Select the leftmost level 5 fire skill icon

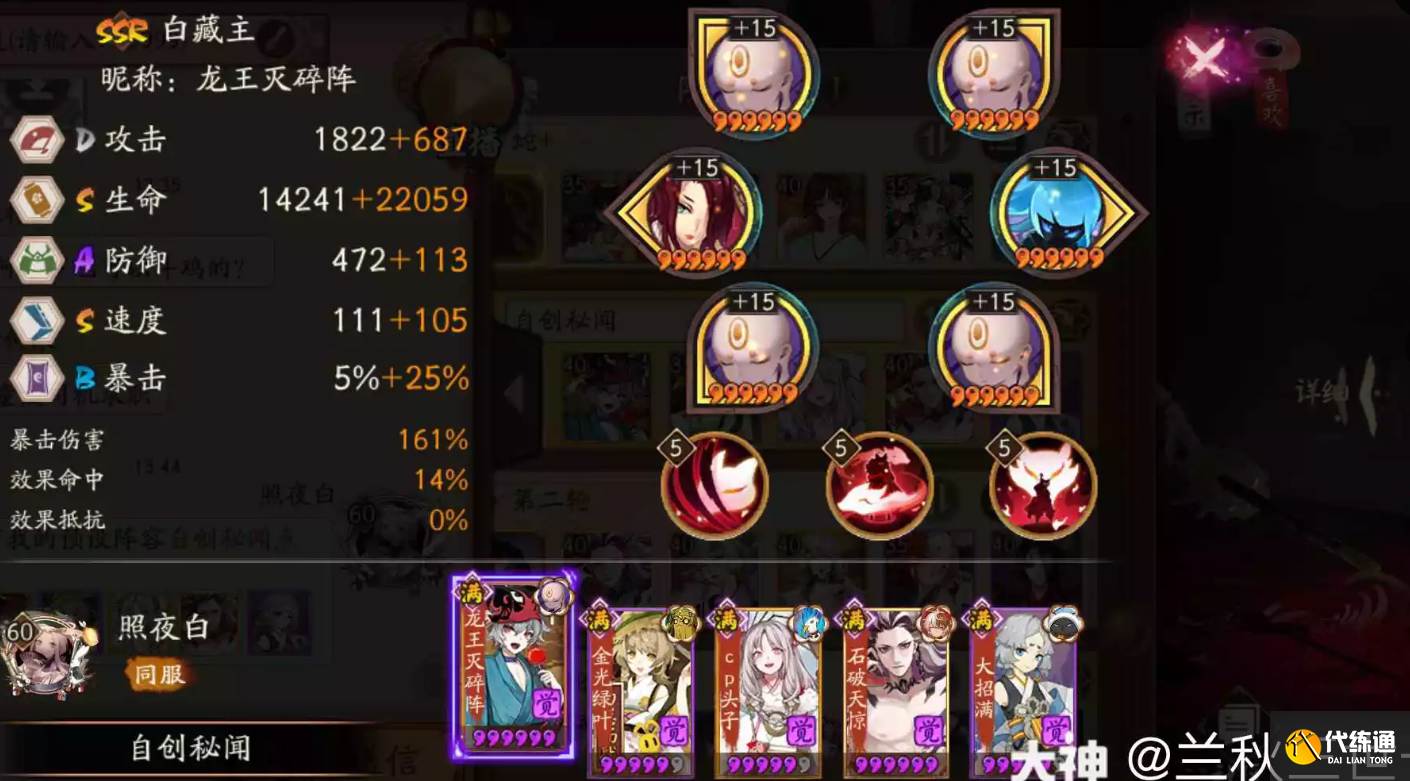coord(715,487)
